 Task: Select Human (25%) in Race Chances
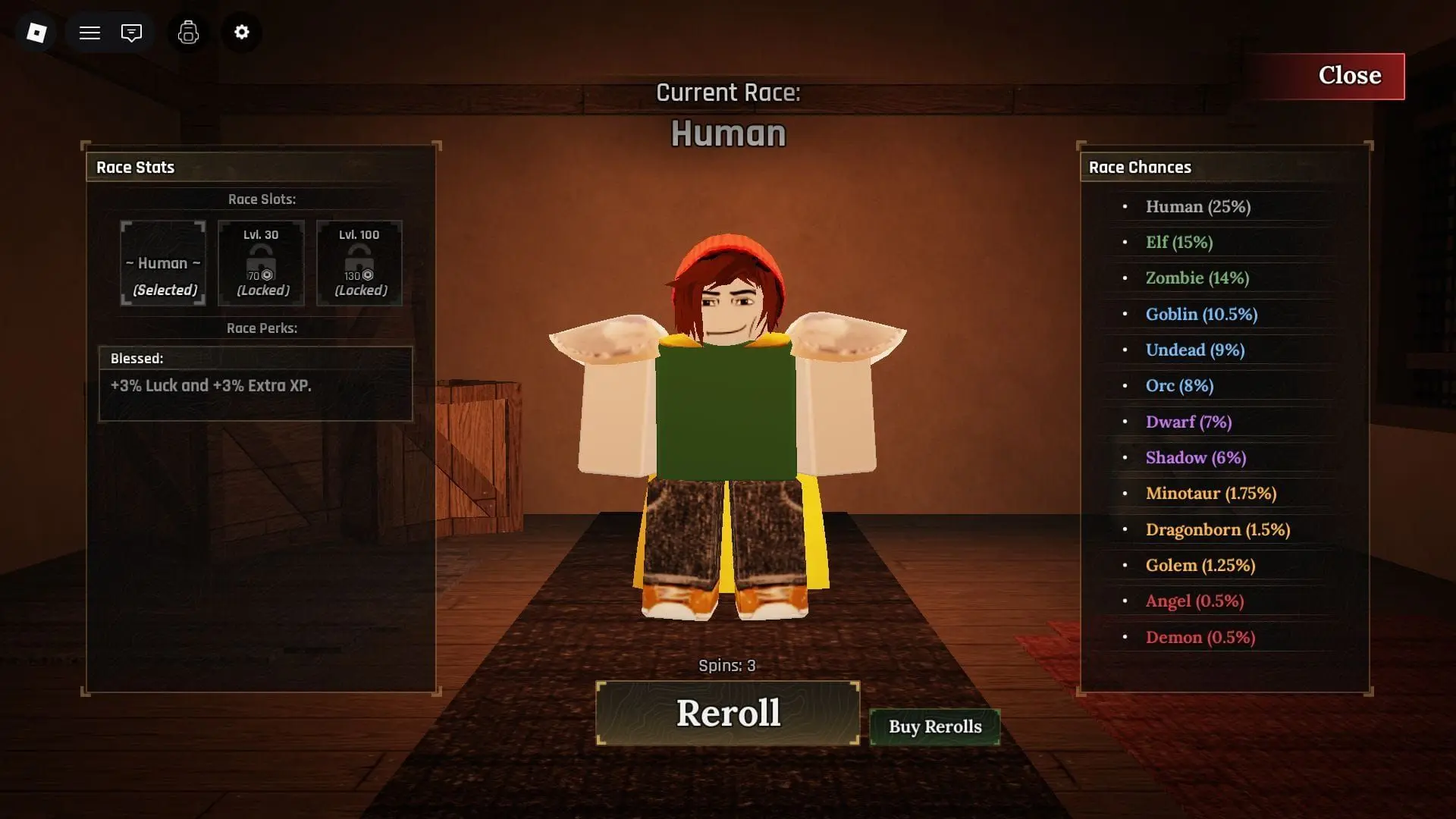[1199, 206]
